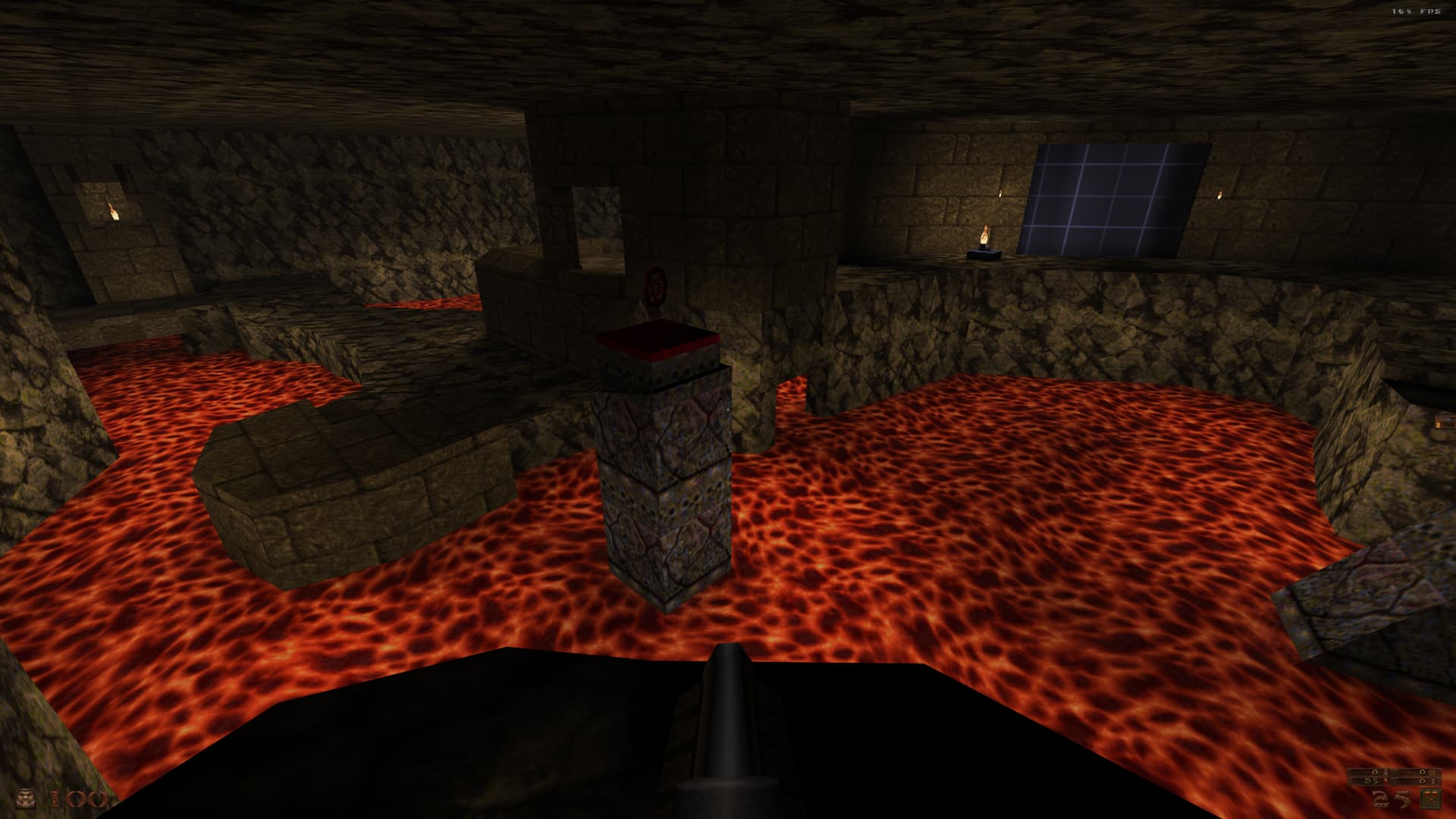This screenshot has width=1456, height=819.
Task: Click the player face portrait icon
Action: pyautogui.click(x=27, y=799)
